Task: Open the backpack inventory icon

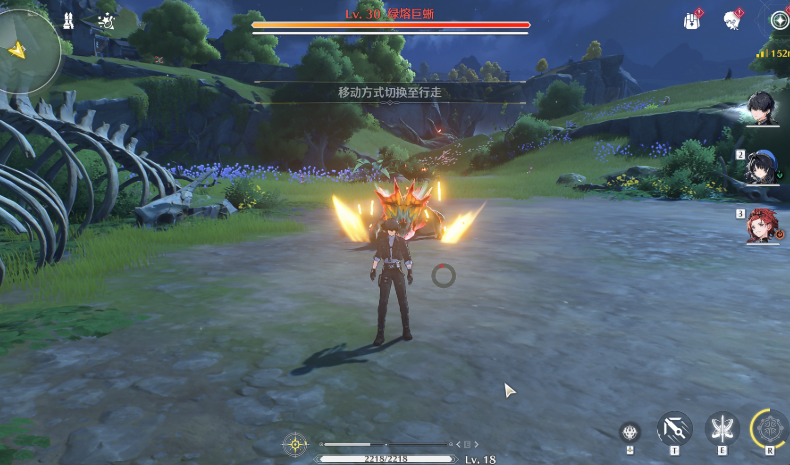Action: (x=692, y=20)
